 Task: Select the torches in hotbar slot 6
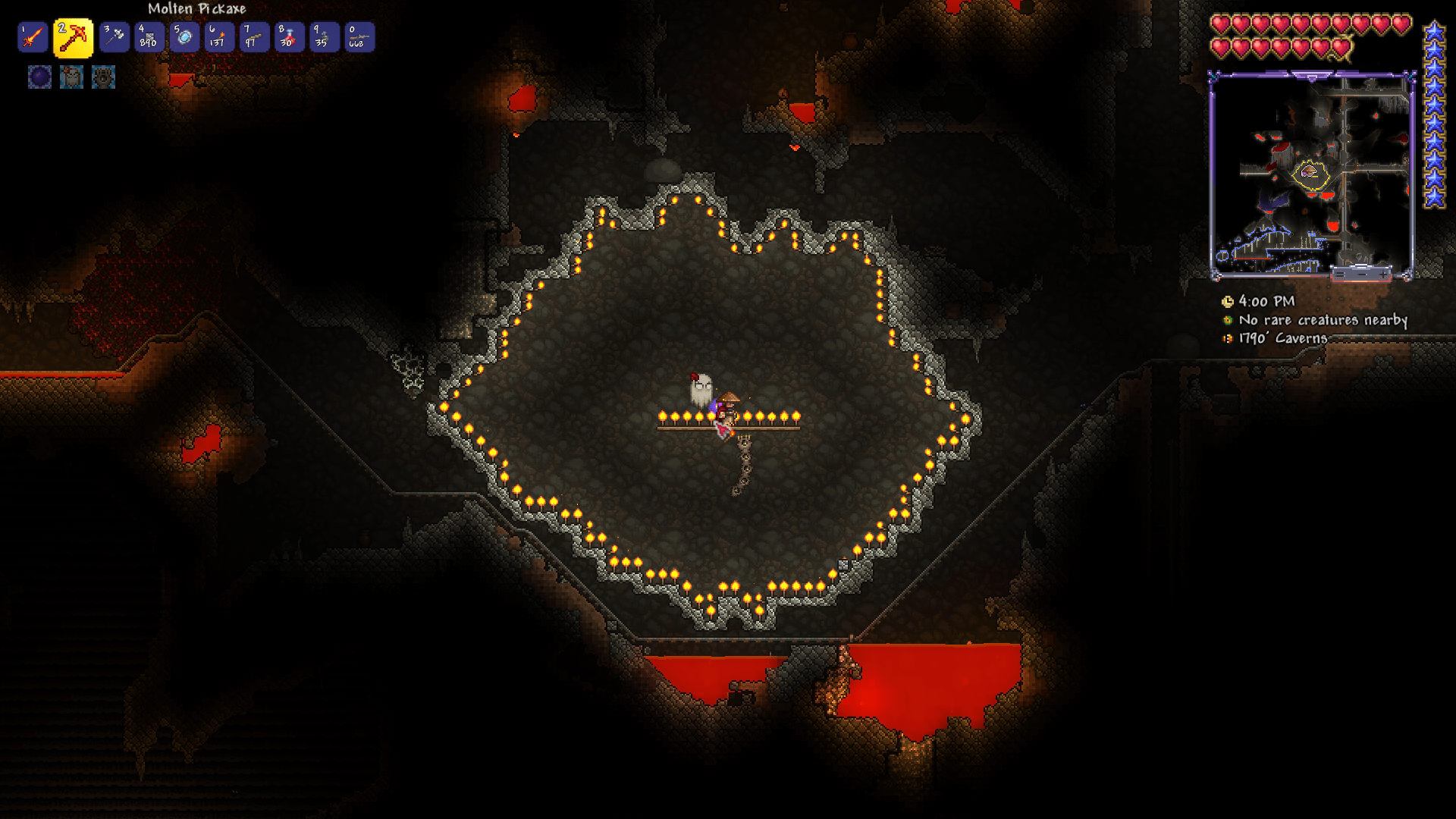click(218, 37)
